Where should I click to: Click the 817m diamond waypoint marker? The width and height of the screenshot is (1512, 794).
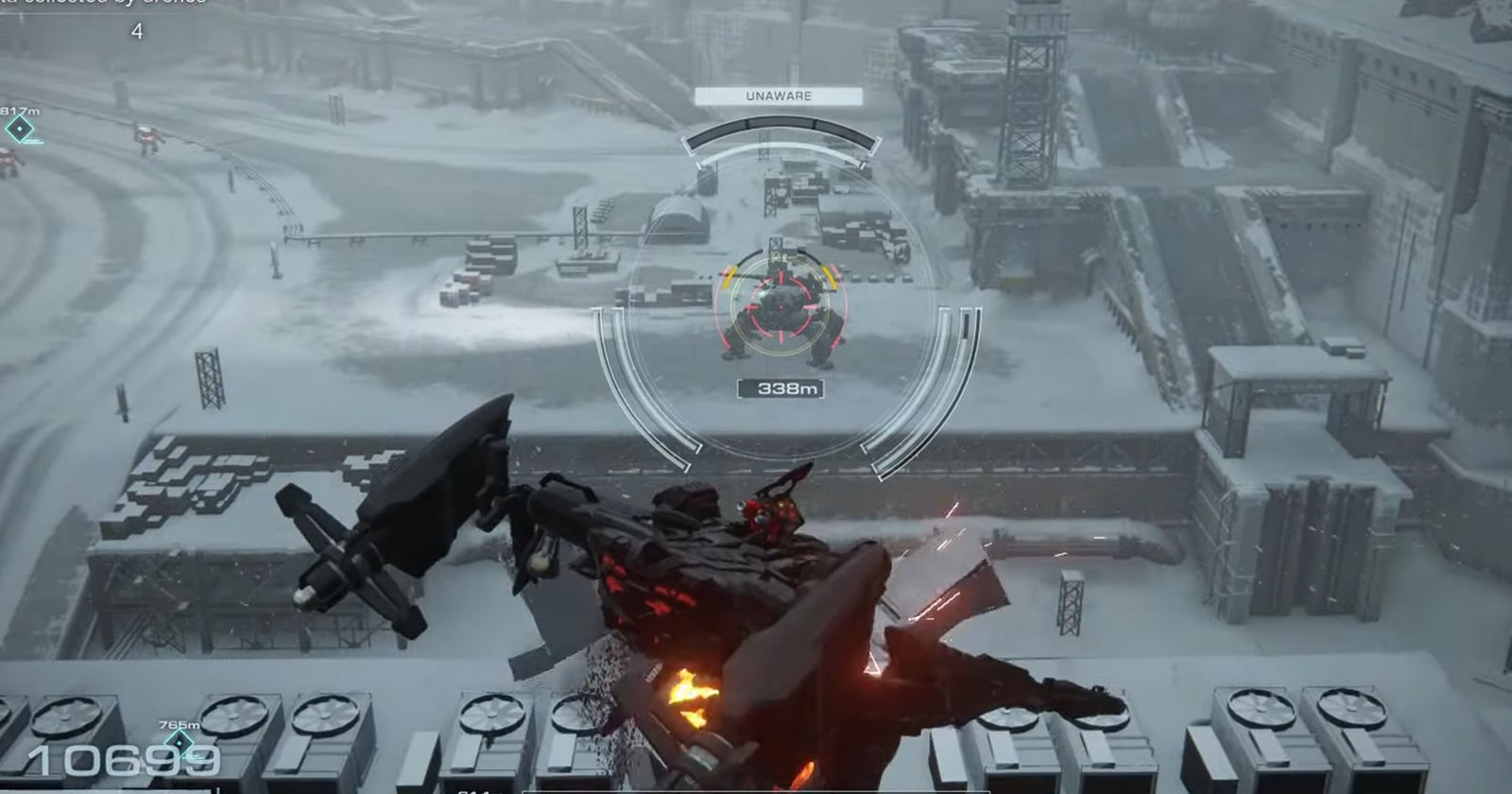coord(20,129)
